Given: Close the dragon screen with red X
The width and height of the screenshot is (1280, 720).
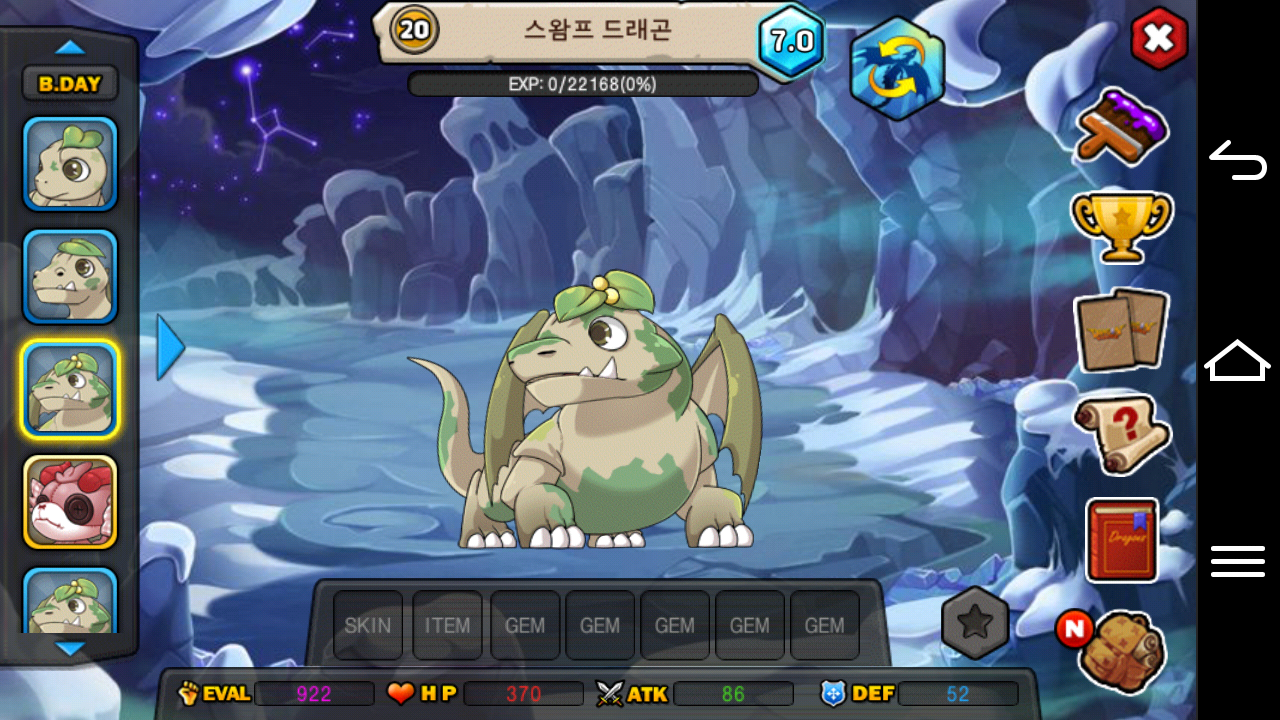Looking at the screenshot, I should click(x=1158, y=39).
